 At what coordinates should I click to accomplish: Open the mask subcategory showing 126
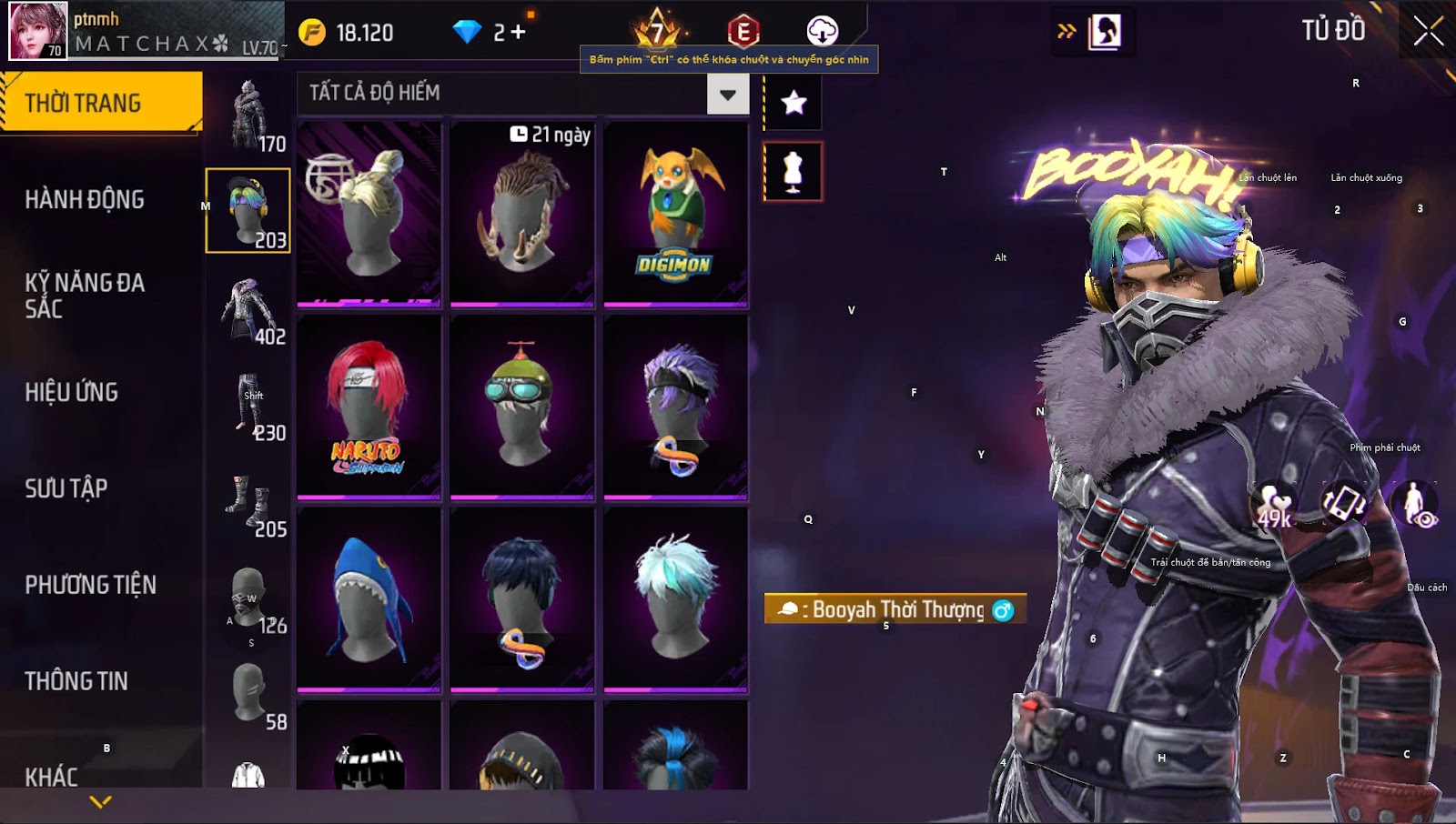(x=248, y=600)
